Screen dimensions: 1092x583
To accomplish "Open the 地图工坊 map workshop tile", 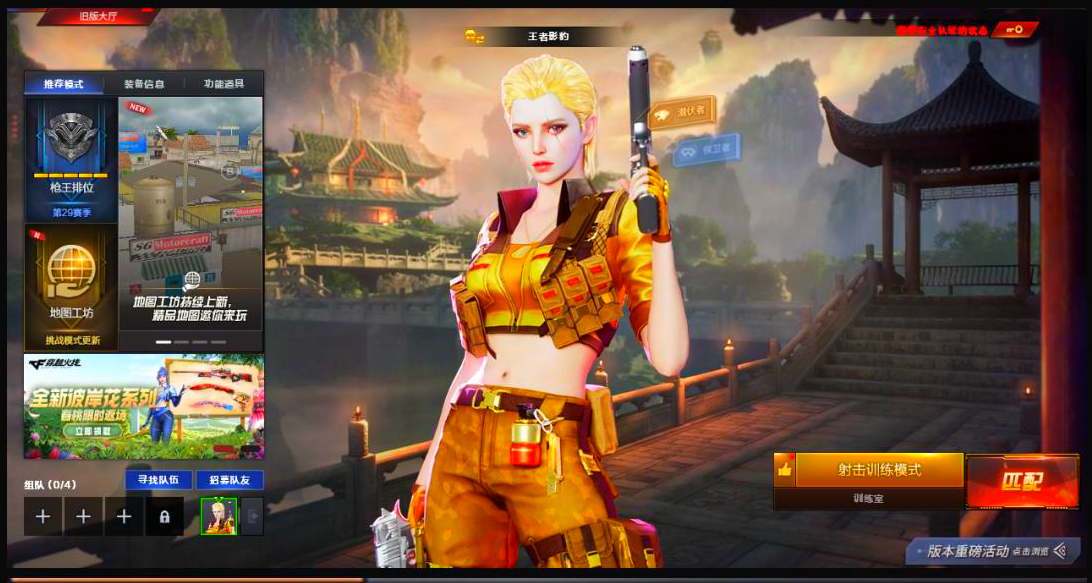I will click(72, 286).
